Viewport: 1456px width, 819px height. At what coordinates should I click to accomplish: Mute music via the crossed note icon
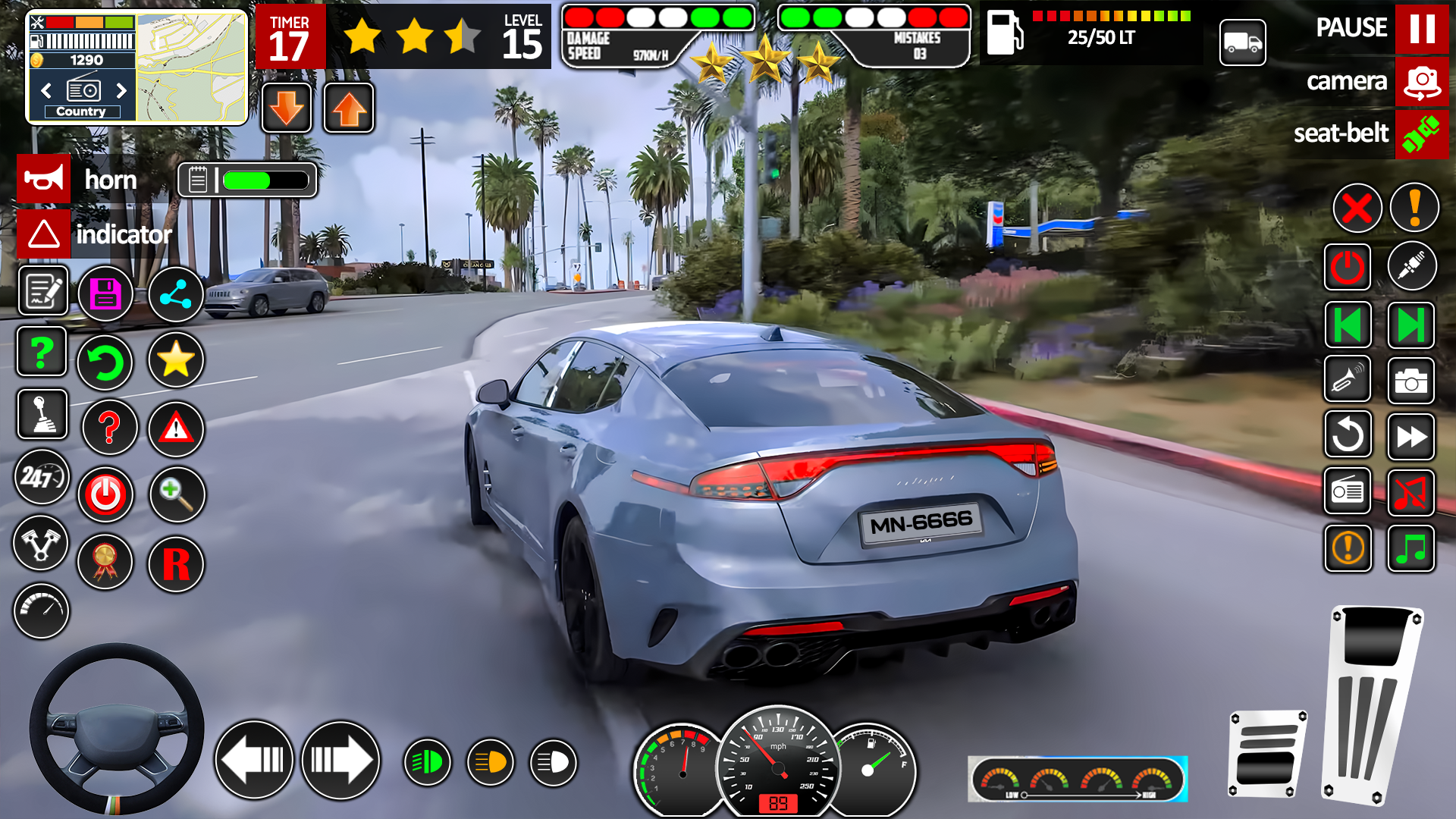tap(1412, 491)
